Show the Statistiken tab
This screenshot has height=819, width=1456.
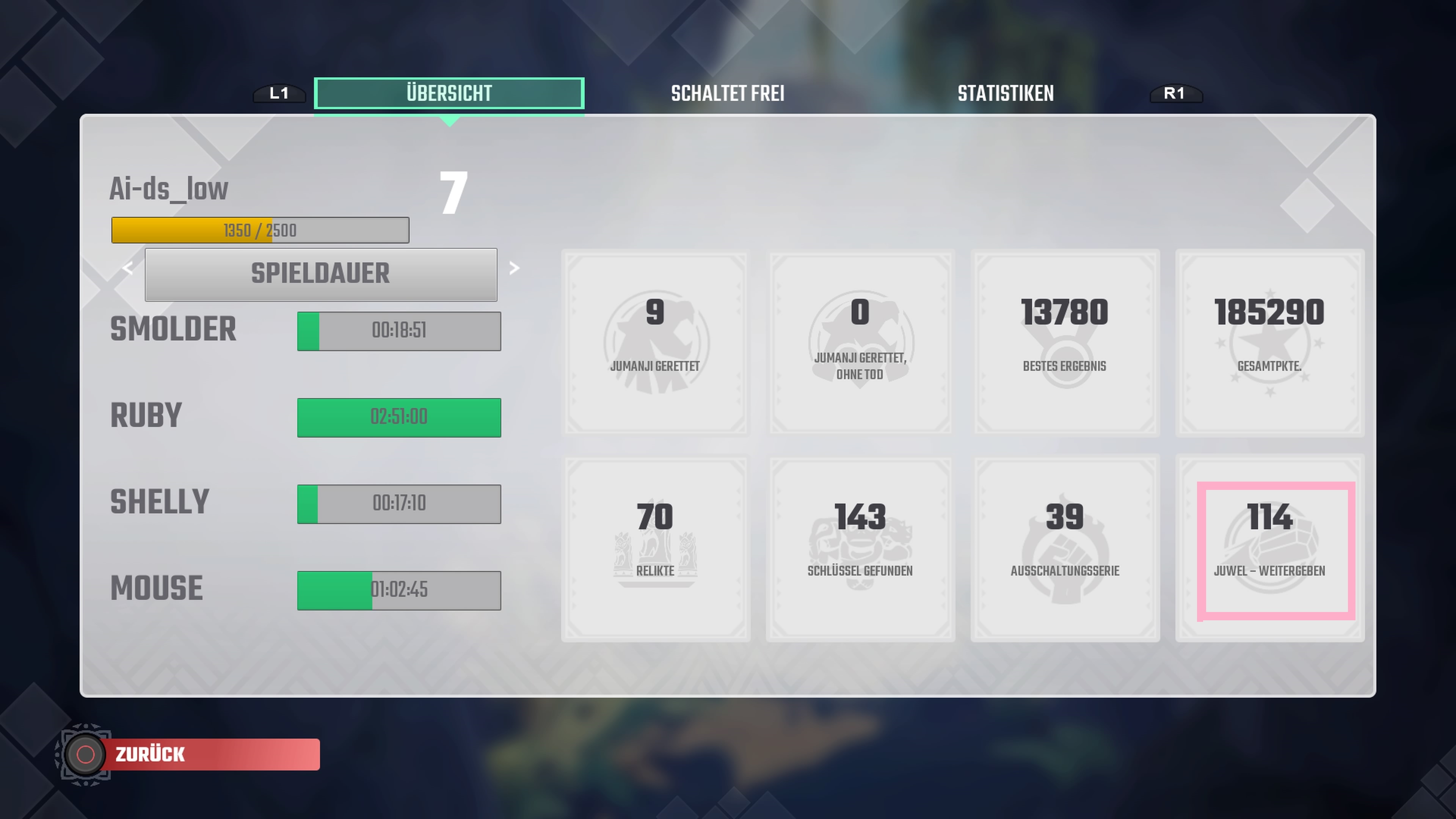tap(1006, 93)
